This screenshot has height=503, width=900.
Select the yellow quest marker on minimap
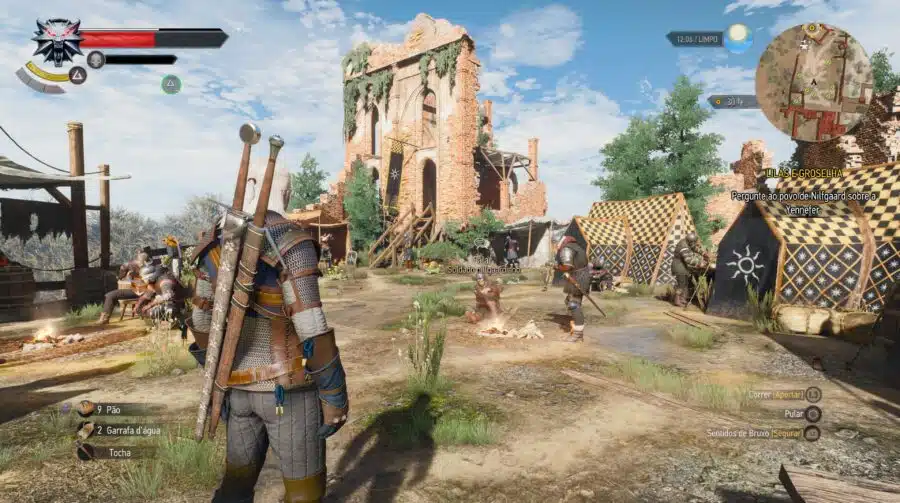[811, 30]
